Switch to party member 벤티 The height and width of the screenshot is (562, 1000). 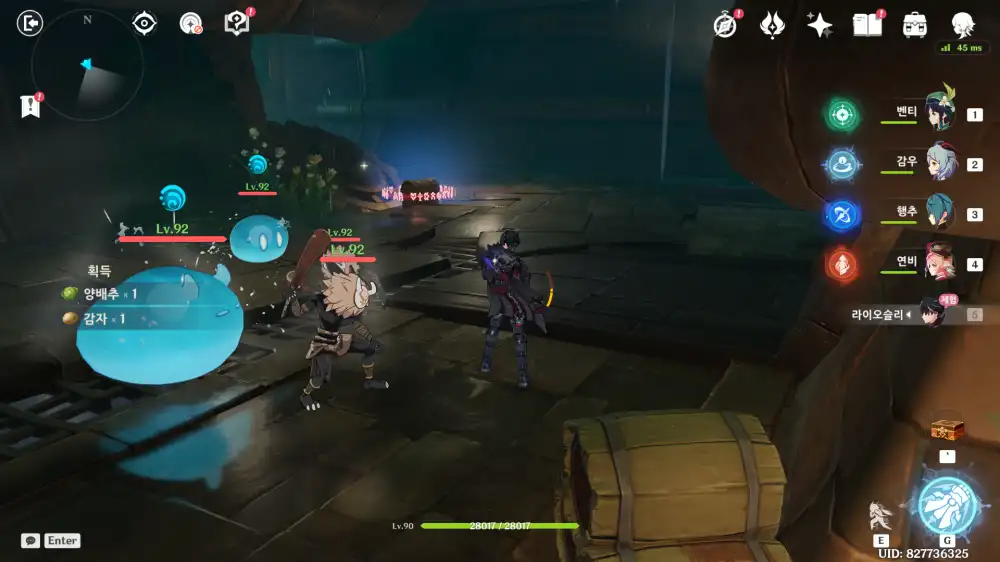click(x=938, y=113)
